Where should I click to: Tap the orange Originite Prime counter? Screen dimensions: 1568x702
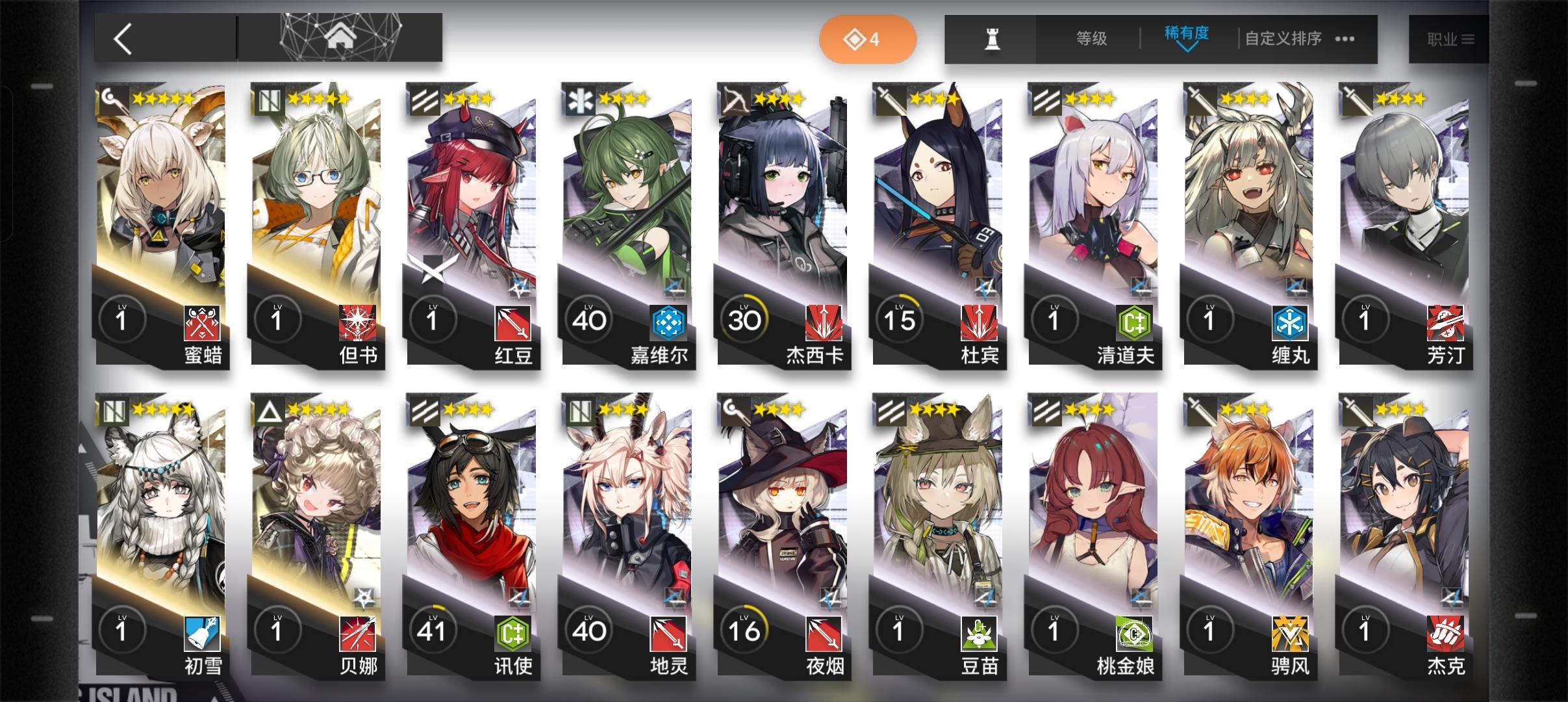868,39
